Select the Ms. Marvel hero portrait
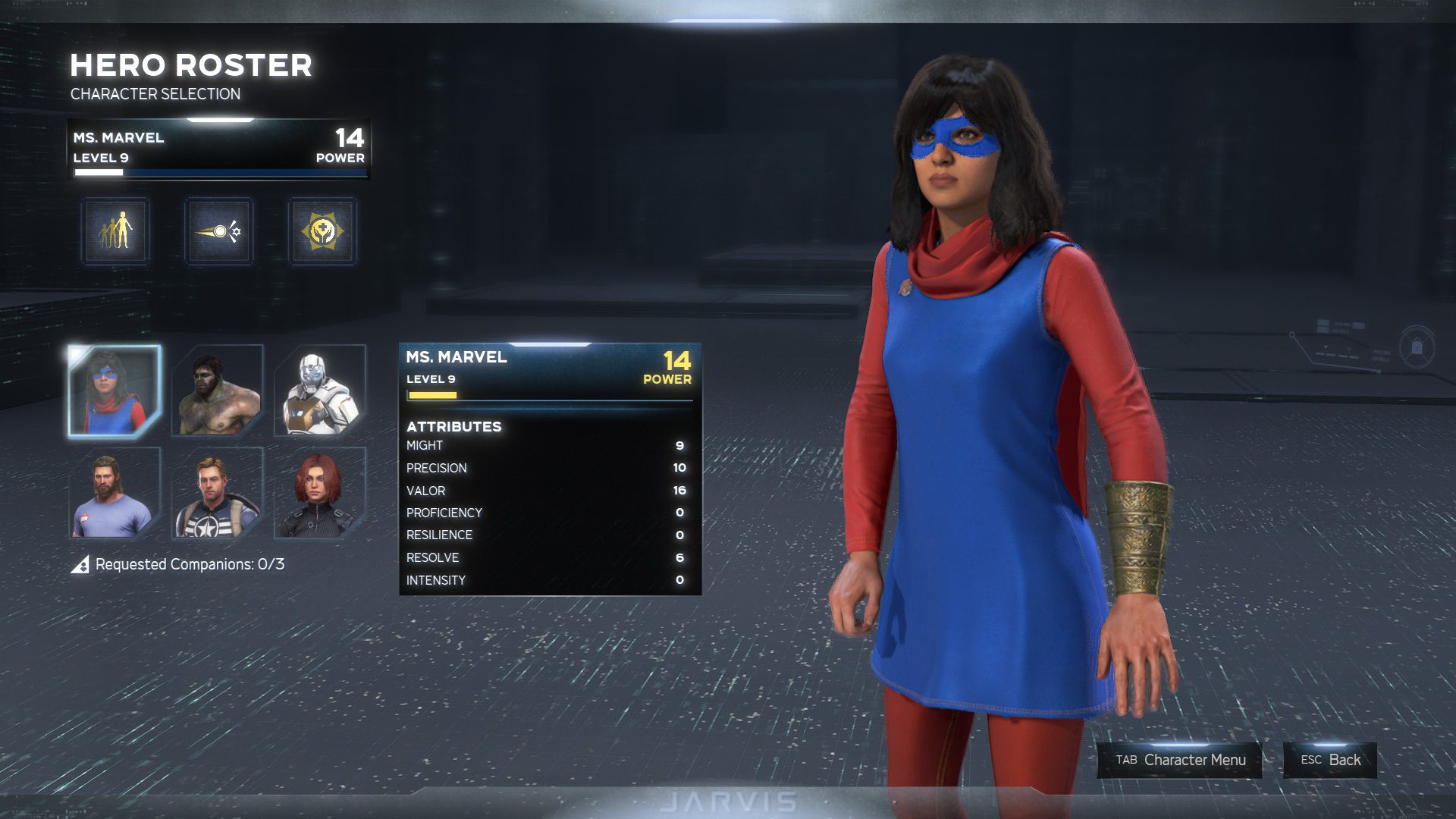The height and width of the screenshot is (819, 1456). [115, 391]
